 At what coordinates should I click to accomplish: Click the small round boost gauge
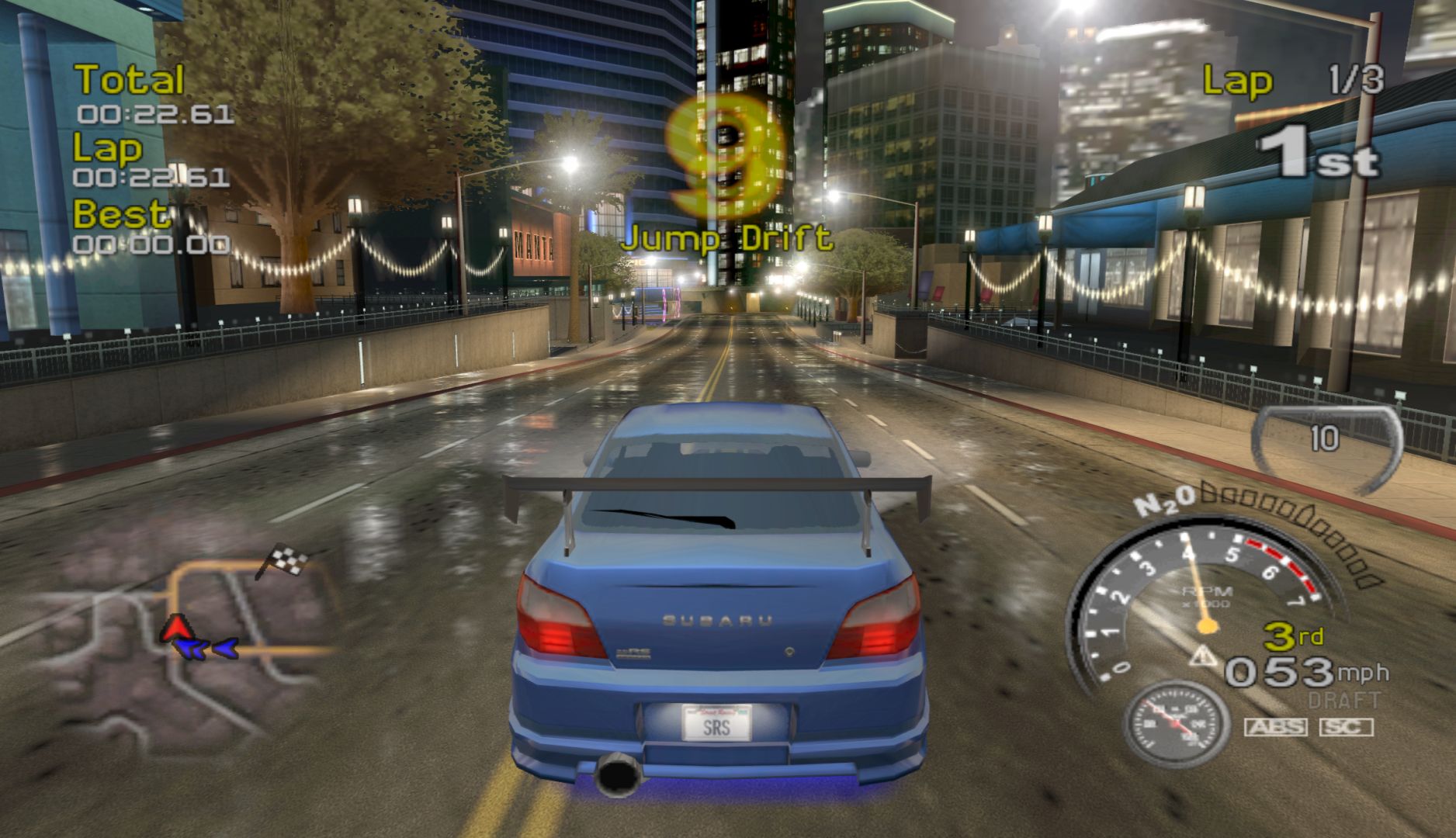click(1177, 725)
